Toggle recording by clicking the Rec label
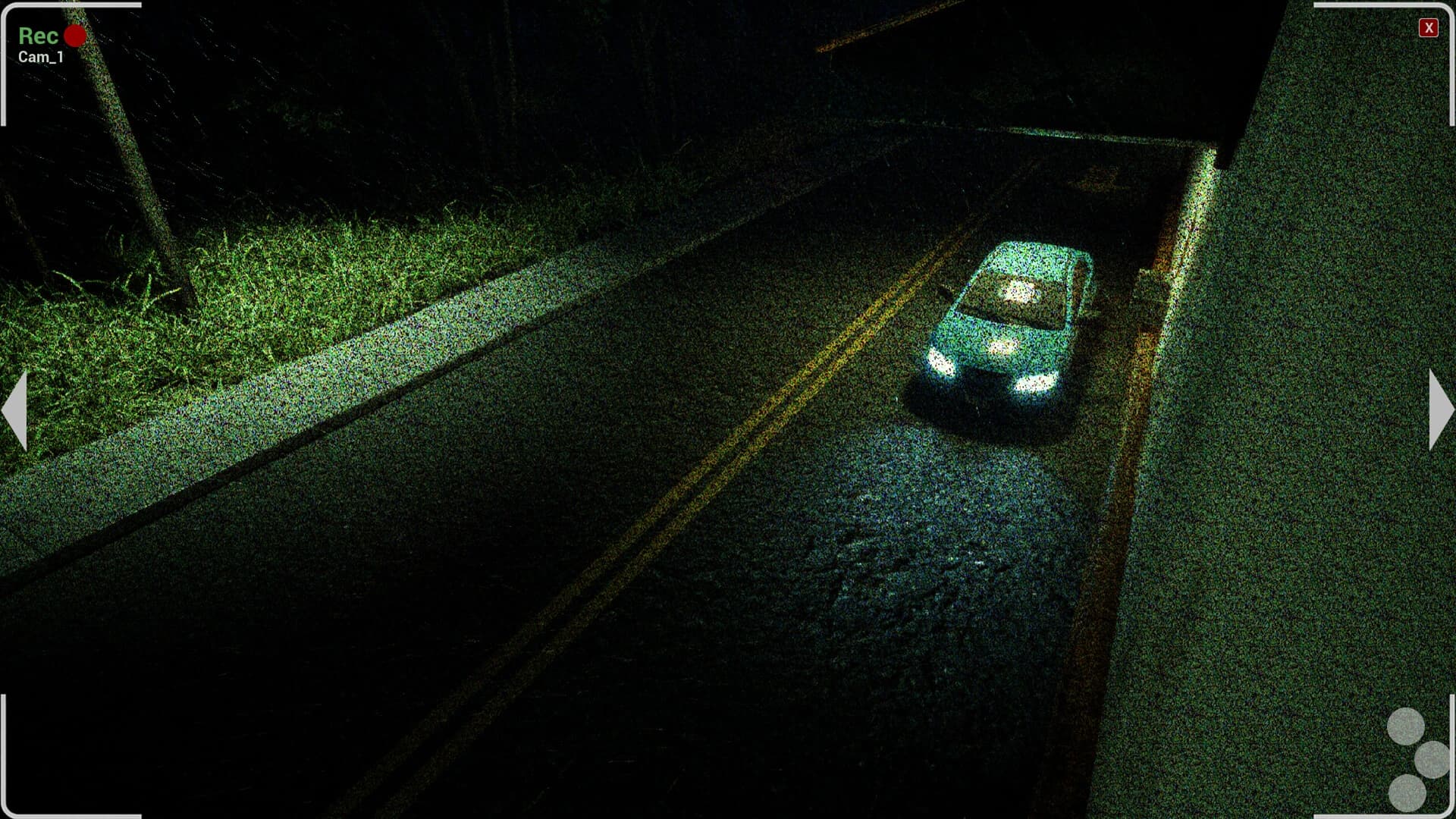 coord(37,35)
